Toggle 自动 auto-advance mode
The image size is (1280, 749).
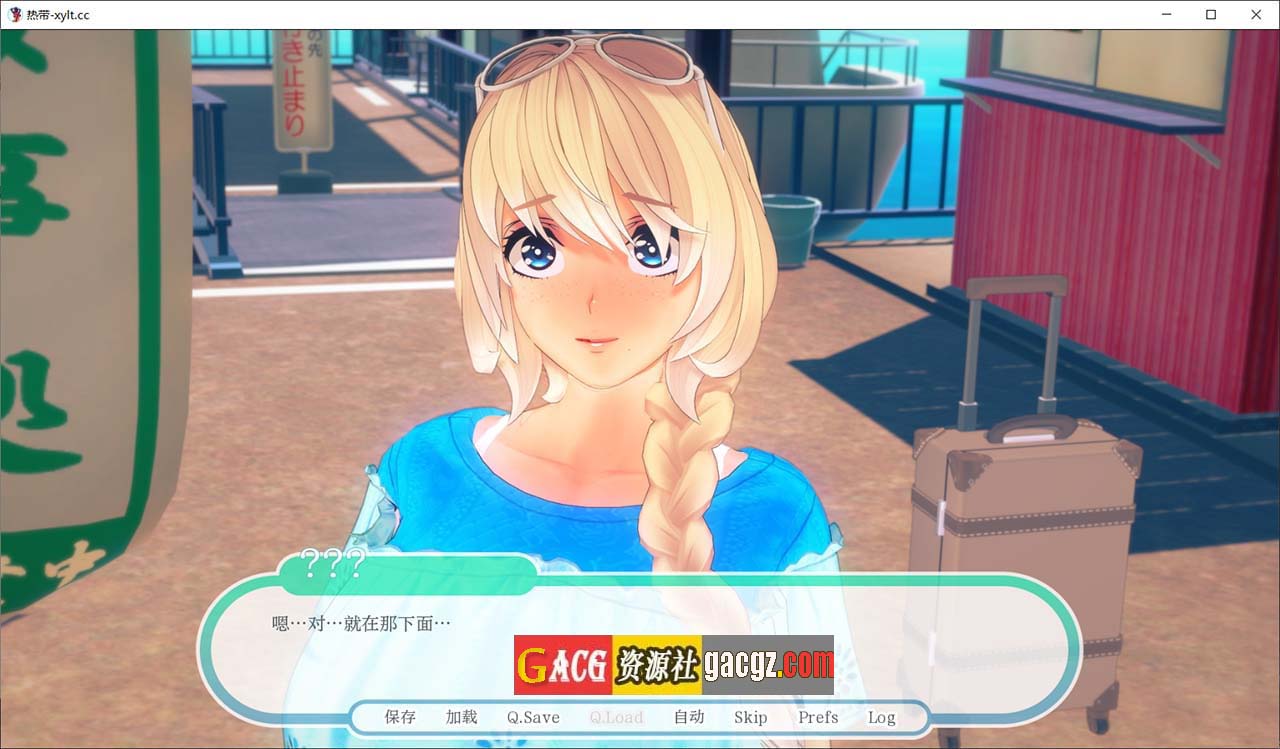(689, 717)
